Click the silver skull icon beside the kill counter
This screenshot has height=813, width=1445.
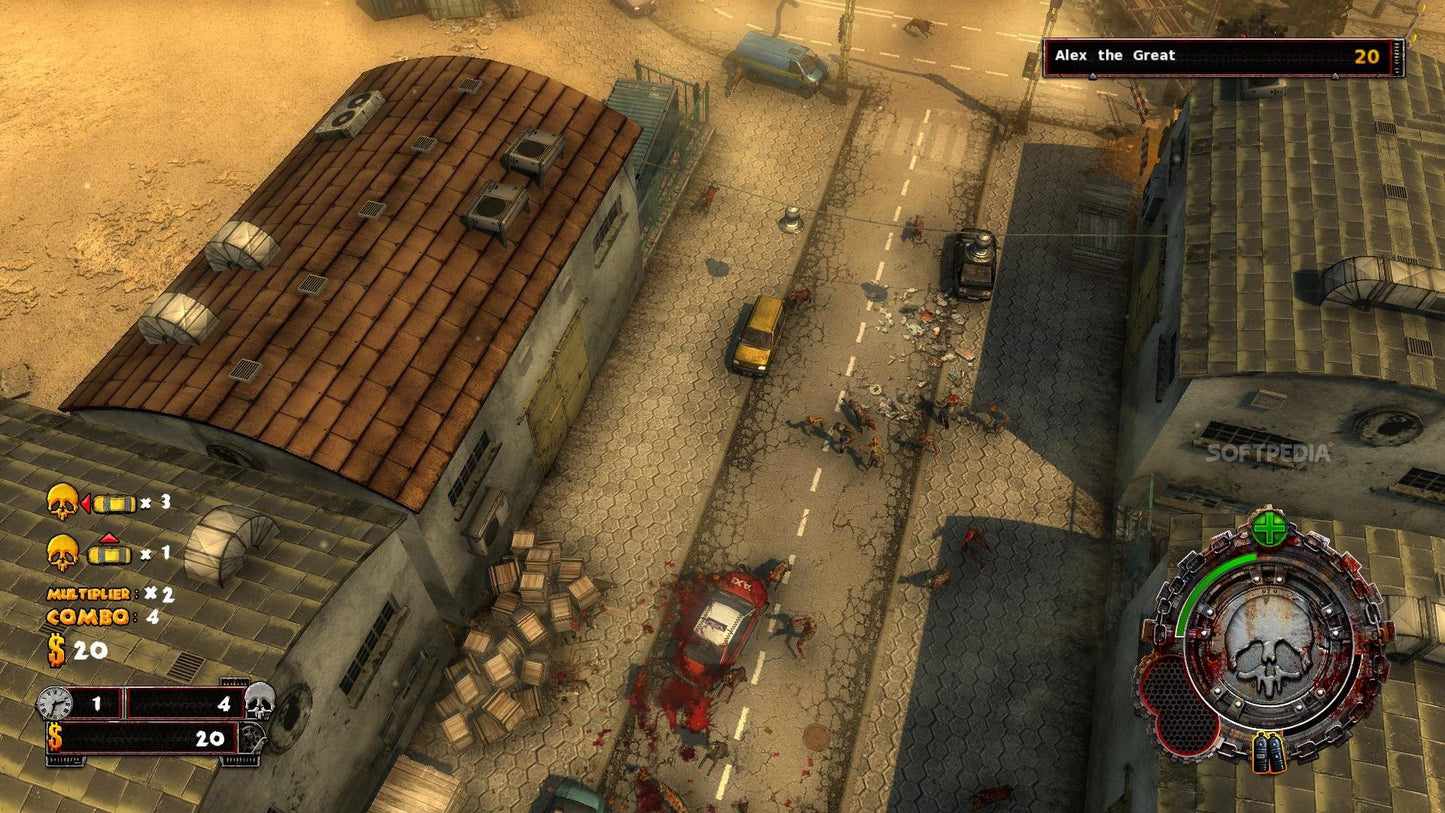[x=261, y=700]
